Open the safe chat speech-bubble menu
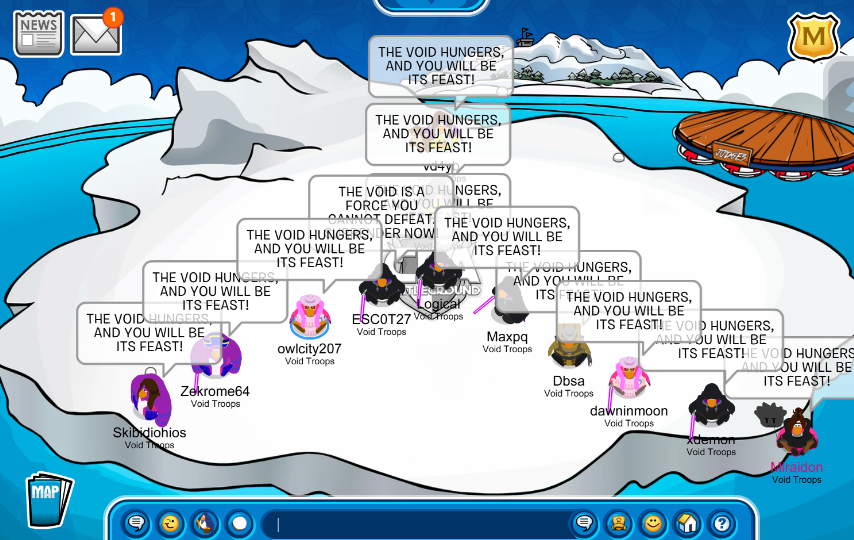Screen dimensions: 854x540 (x=136, y=523)
